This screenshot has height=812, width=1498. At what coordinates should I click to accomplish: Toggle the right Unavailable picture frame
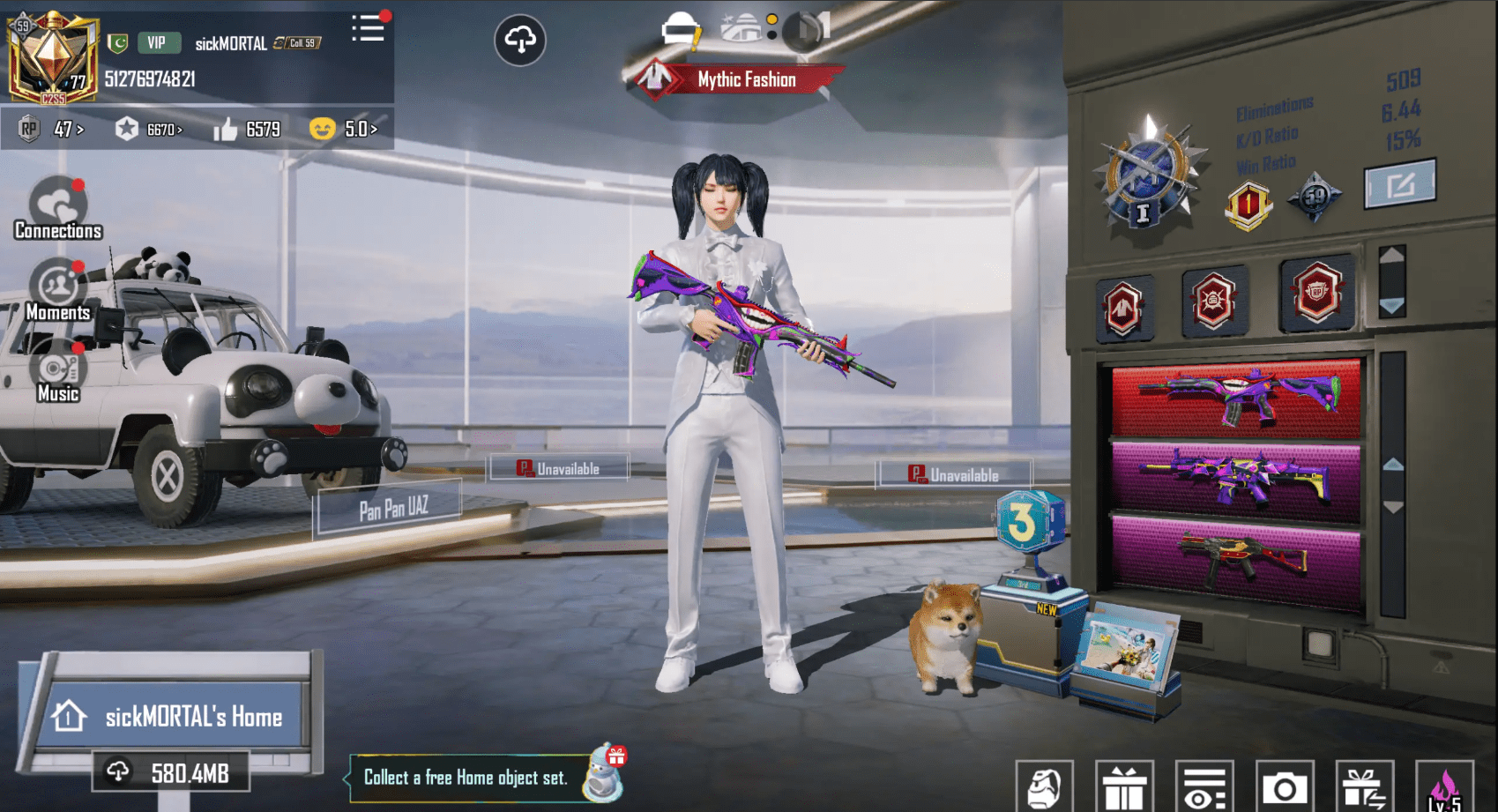pos(954,473)
